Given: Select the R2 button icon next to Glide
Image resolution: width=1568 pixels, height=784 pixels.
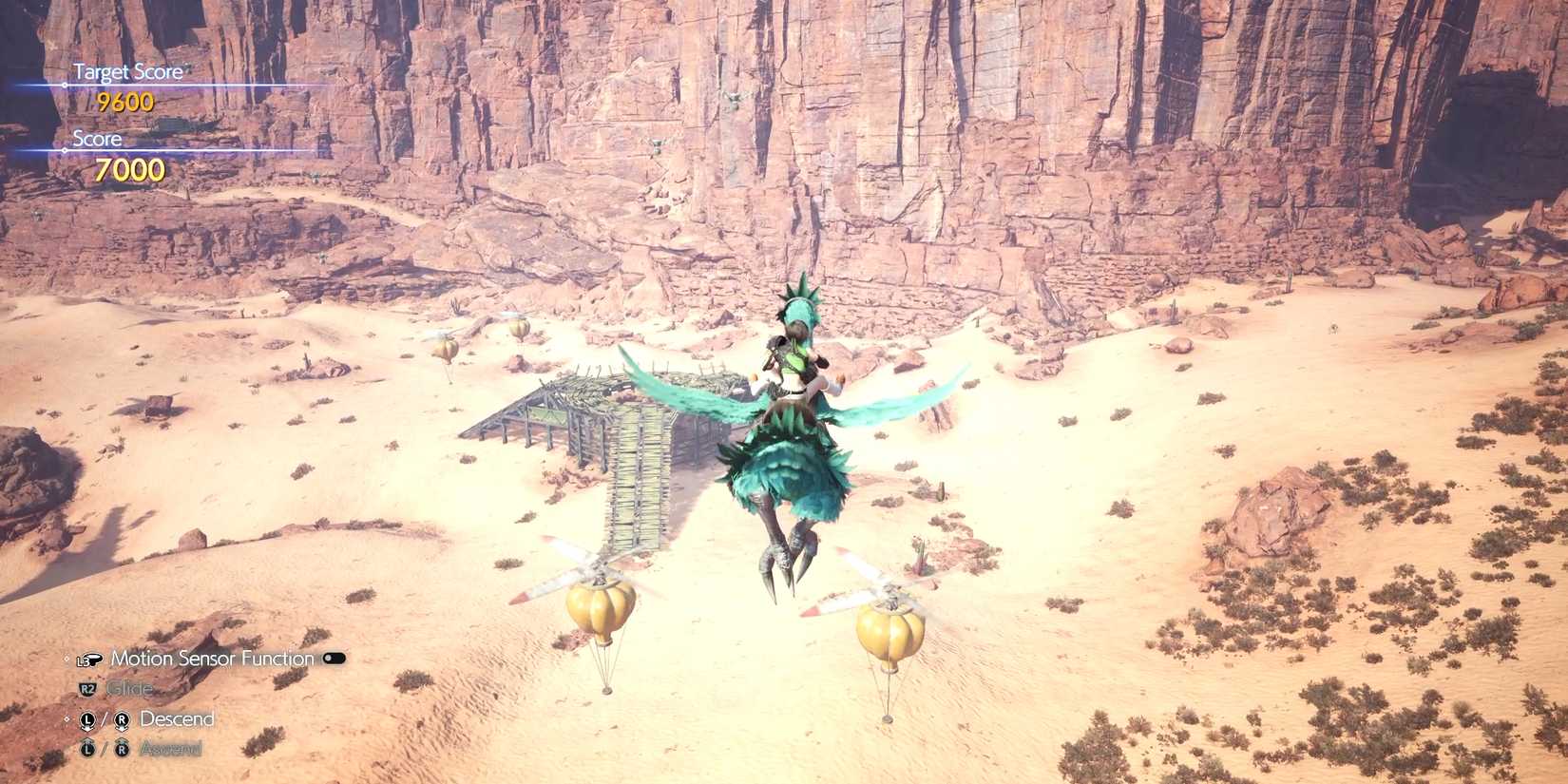Looking at the screenshot, I should pyautogui.click(x=86, y=687).
